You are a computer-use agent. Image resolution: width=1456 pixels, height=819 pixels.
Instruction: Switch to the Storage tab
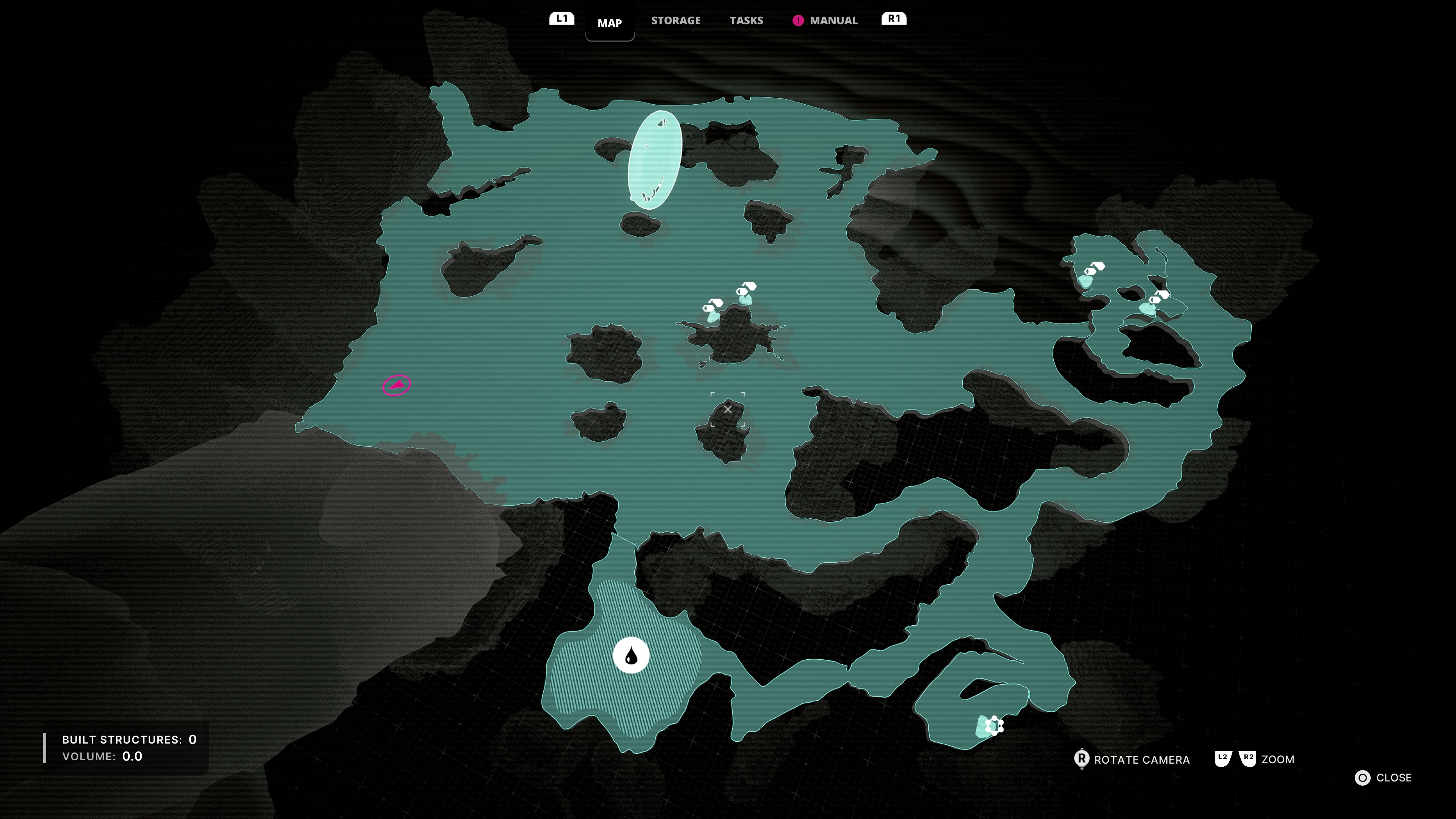point(675,21)
